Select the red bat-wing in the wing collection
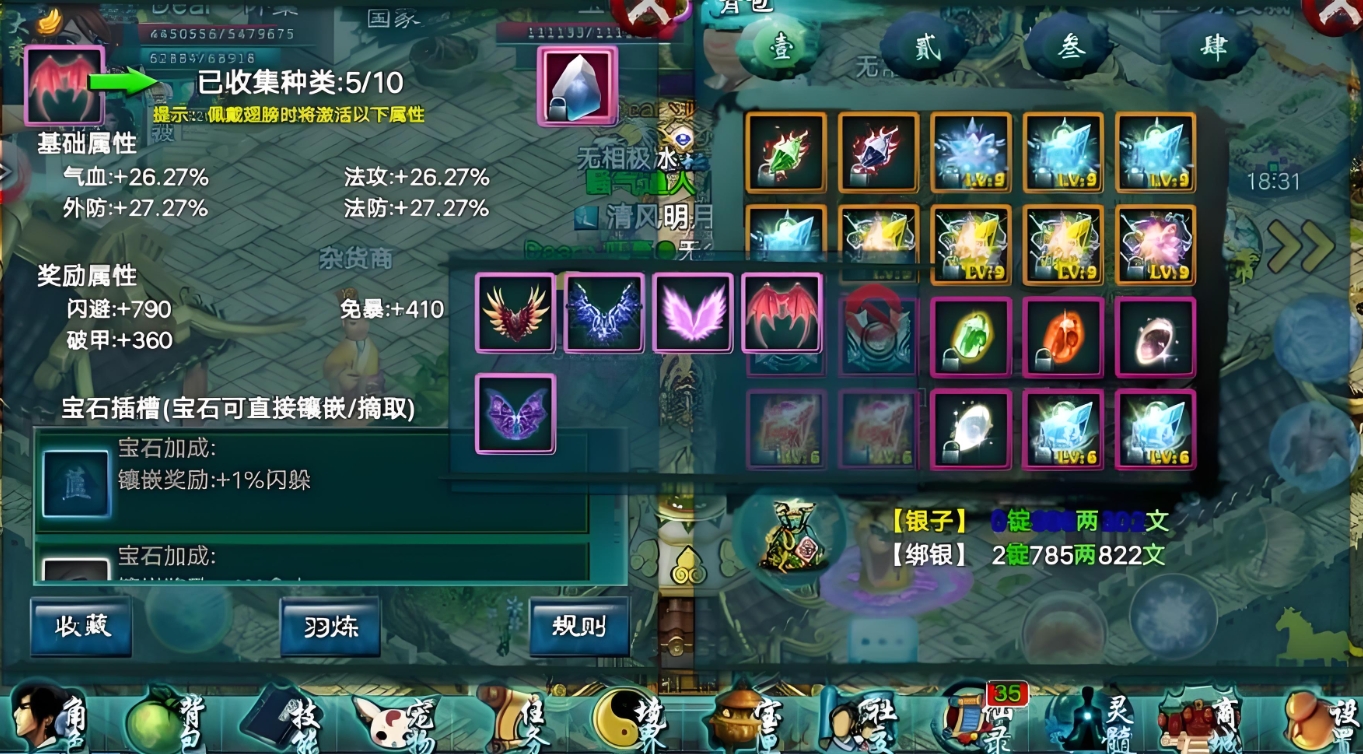1363x754 pixels. (x=782, y=313)
